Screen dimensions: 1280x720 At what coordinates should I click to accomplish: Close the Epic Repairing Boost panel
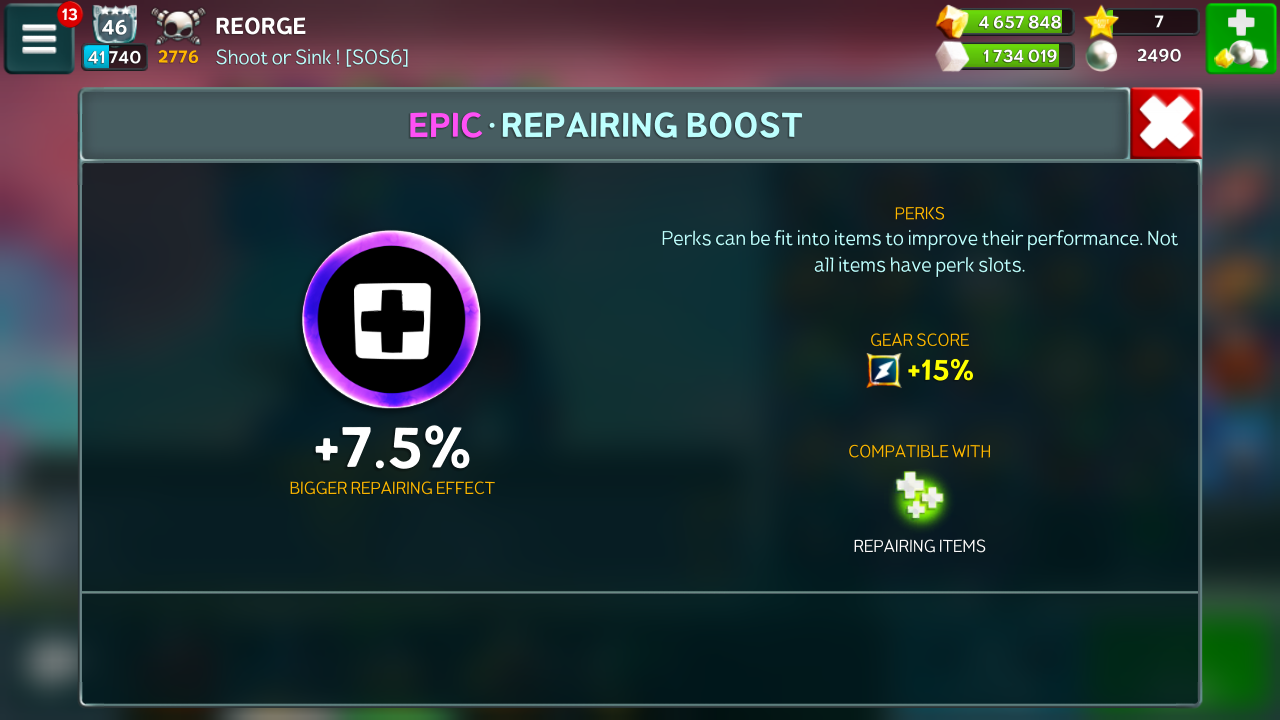click(1166, 124)
